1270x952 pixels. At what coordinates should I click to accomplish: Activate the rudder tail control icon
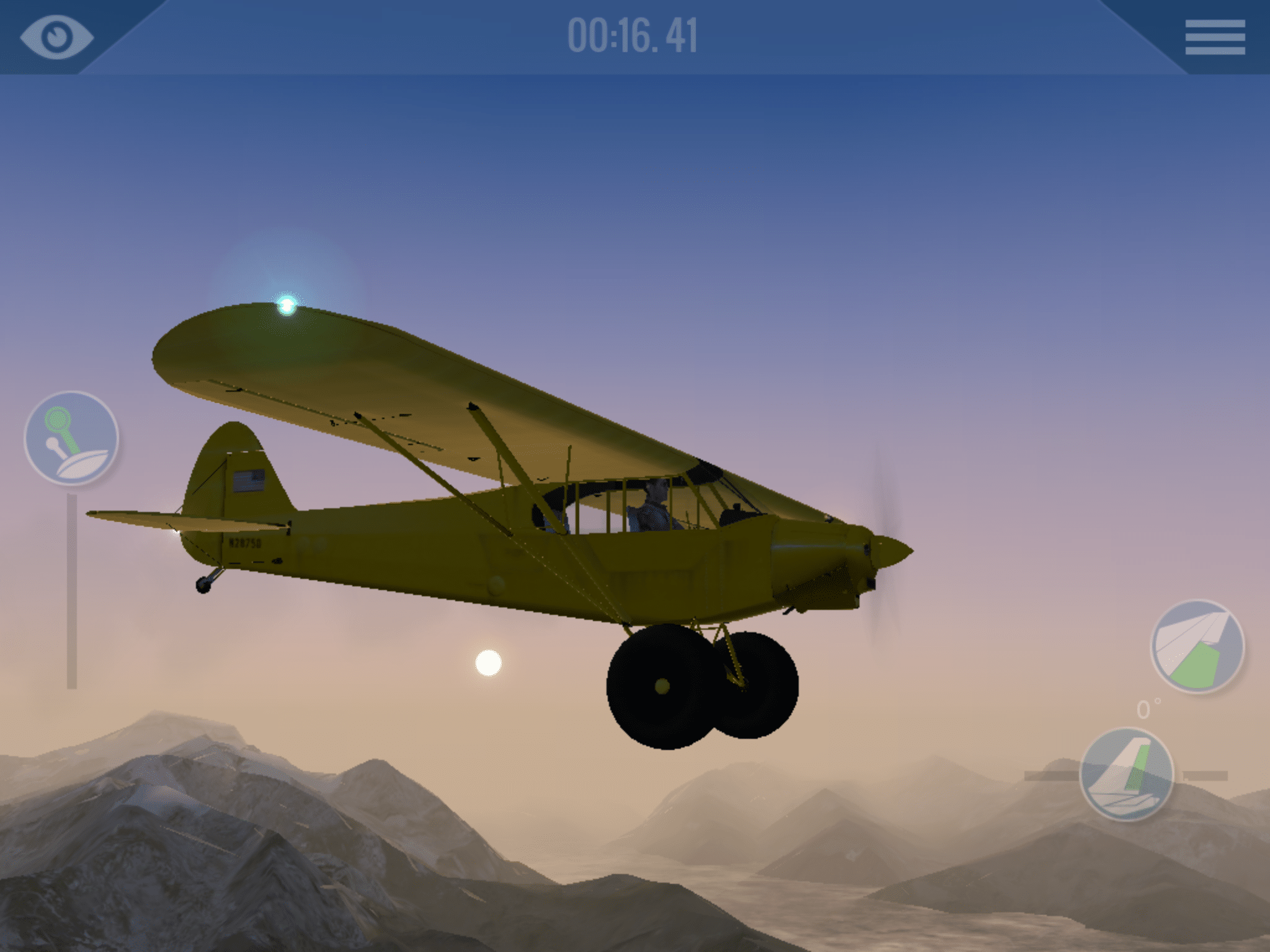click(x=1127, y=775)
